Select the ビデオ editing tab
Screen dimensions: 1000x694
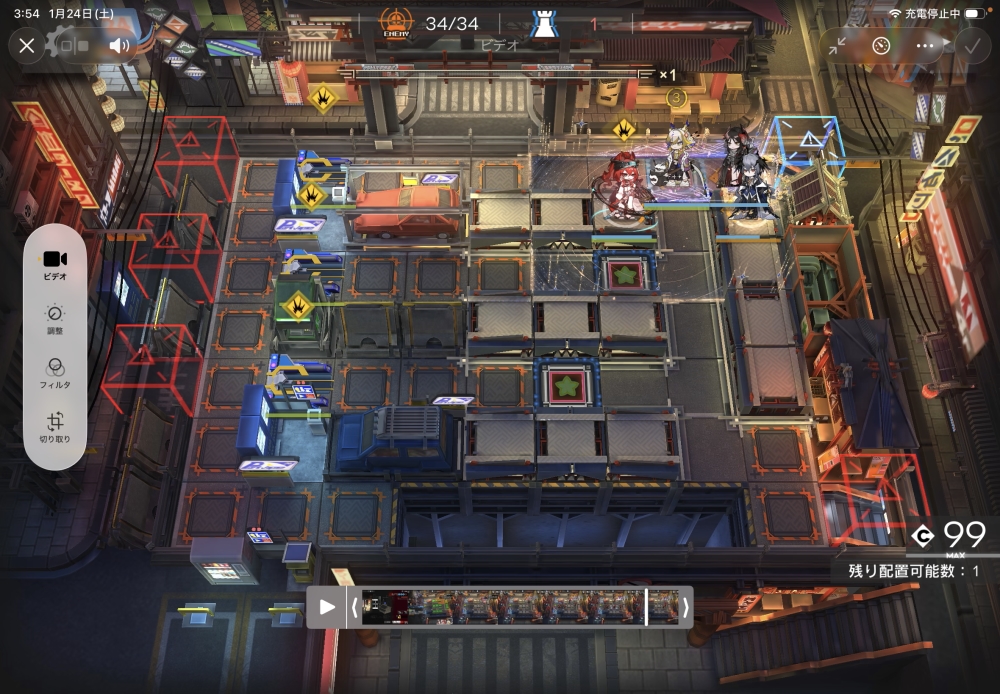click(55, 265)
